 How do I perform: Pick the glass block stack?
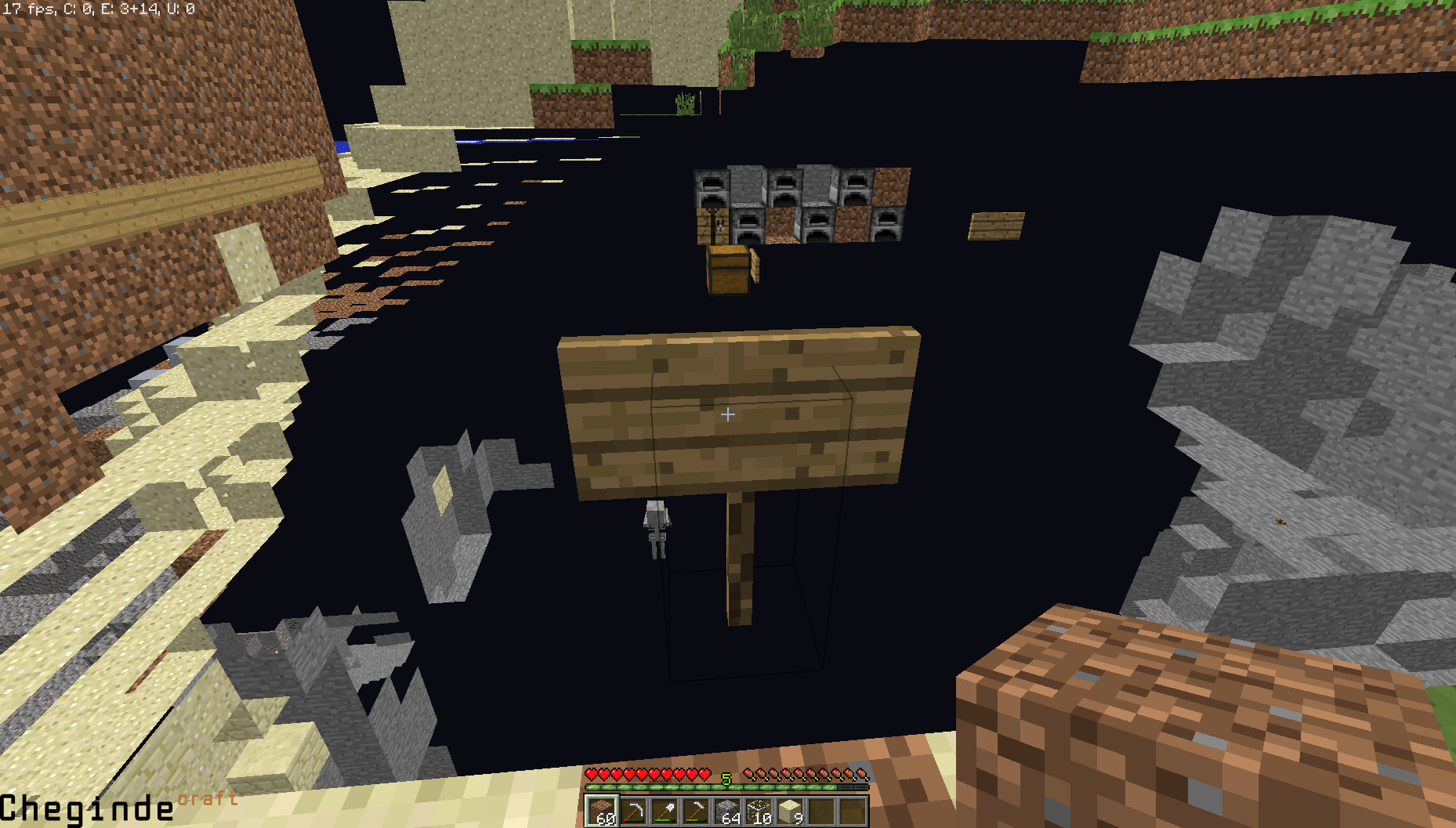[x=759, y=812]
